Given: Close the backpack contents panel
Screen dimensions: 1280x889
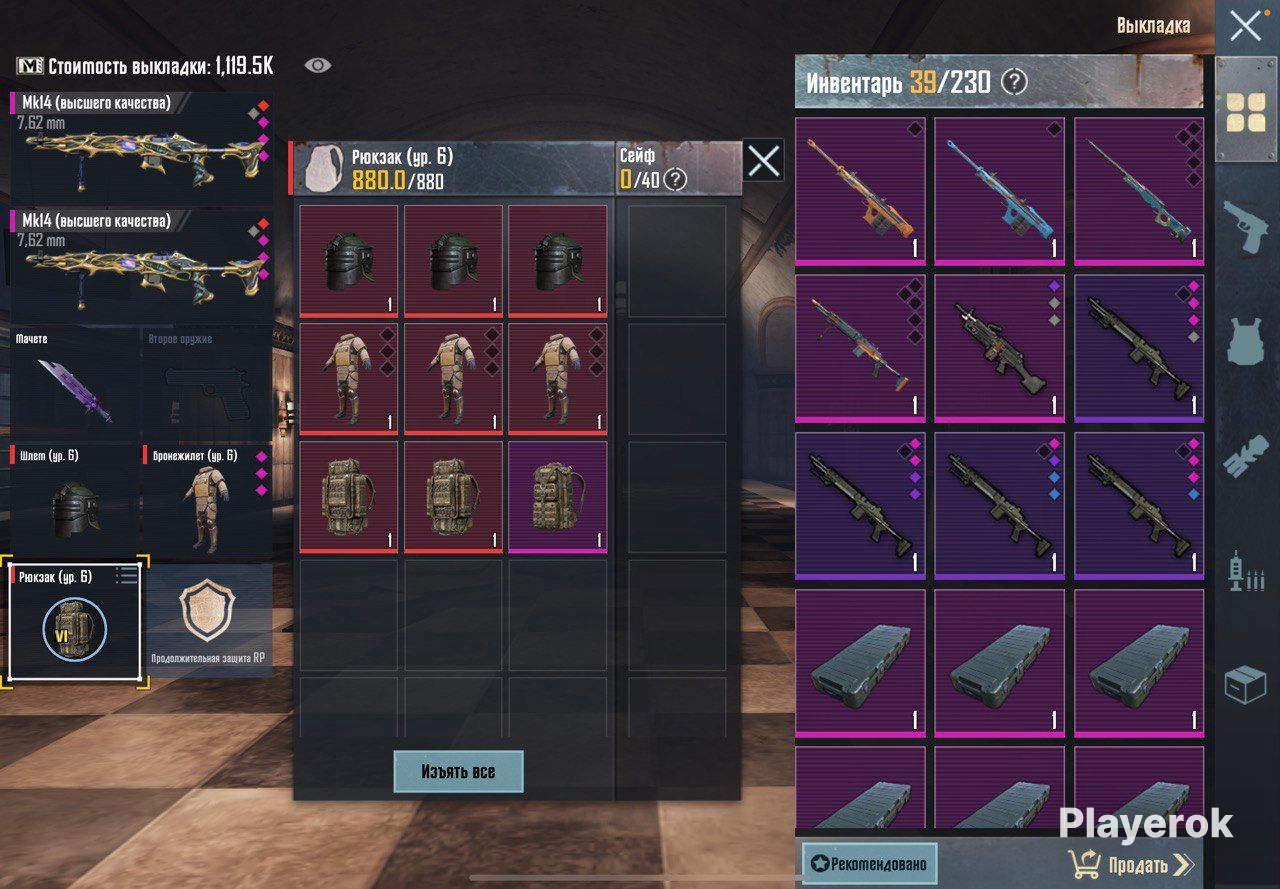Looking at the screenshot, I should click(764, 161).
